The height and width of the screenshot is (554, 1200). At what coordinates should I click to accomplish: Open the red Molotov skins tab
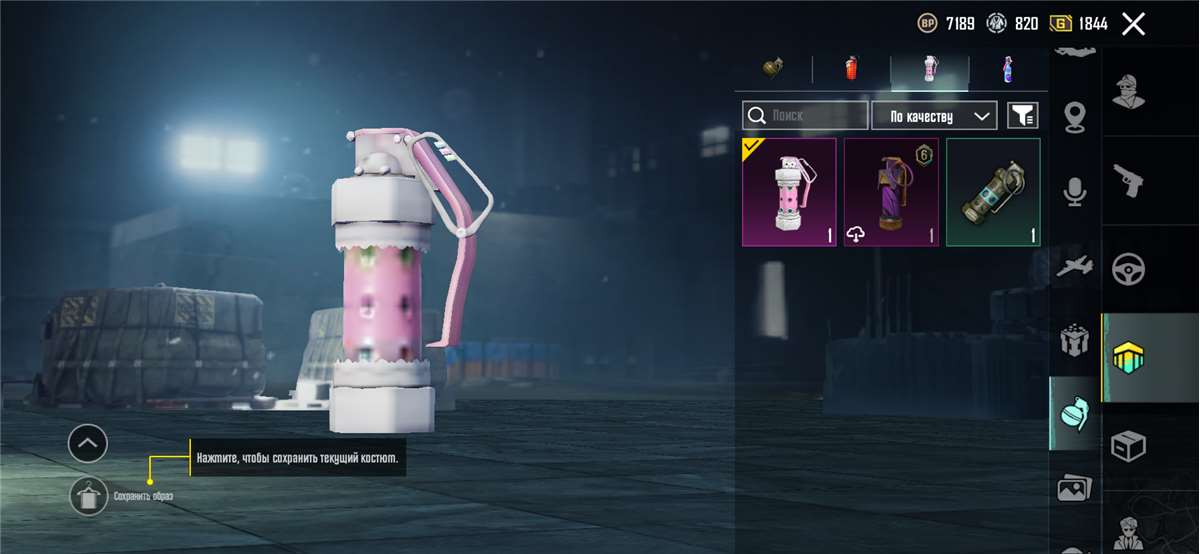[x=851, y=68]
